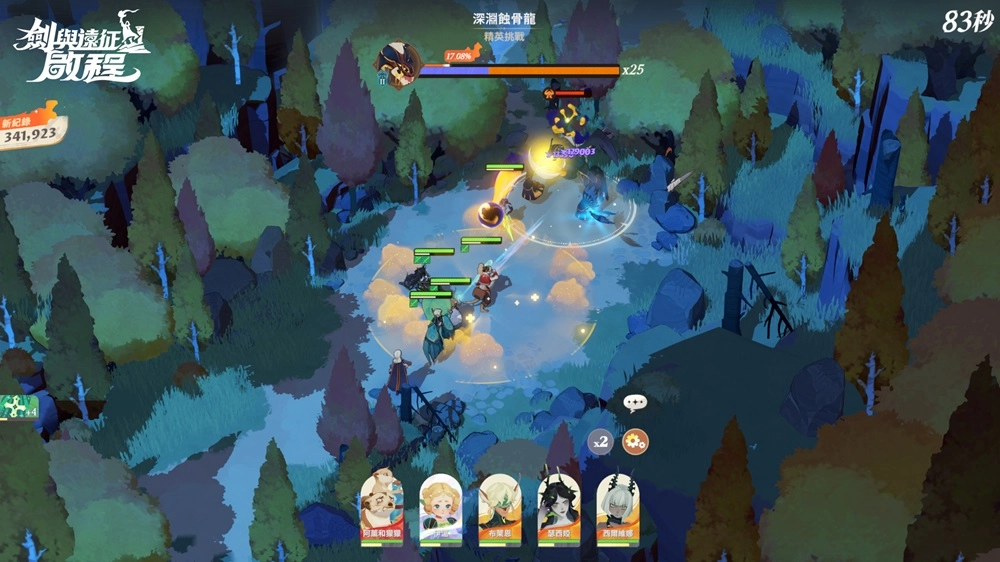This screenshot has height=562, width=1000.
Task: Click the boss dragon portrait icon
Action: (396, 65)
